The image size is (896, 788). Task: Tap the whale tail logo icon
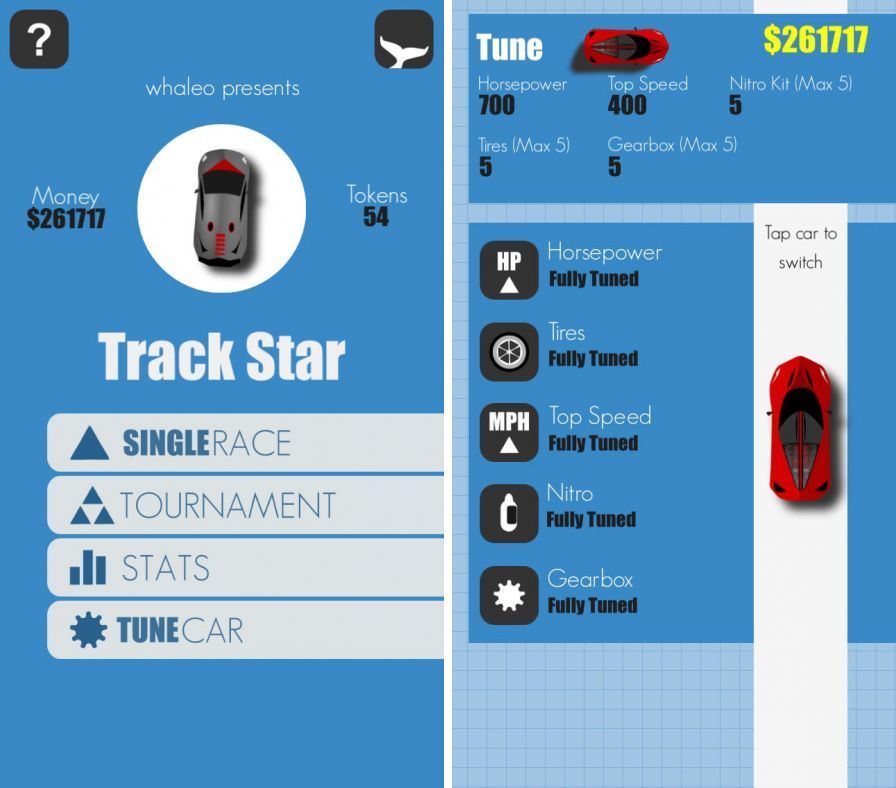[404, 40]
